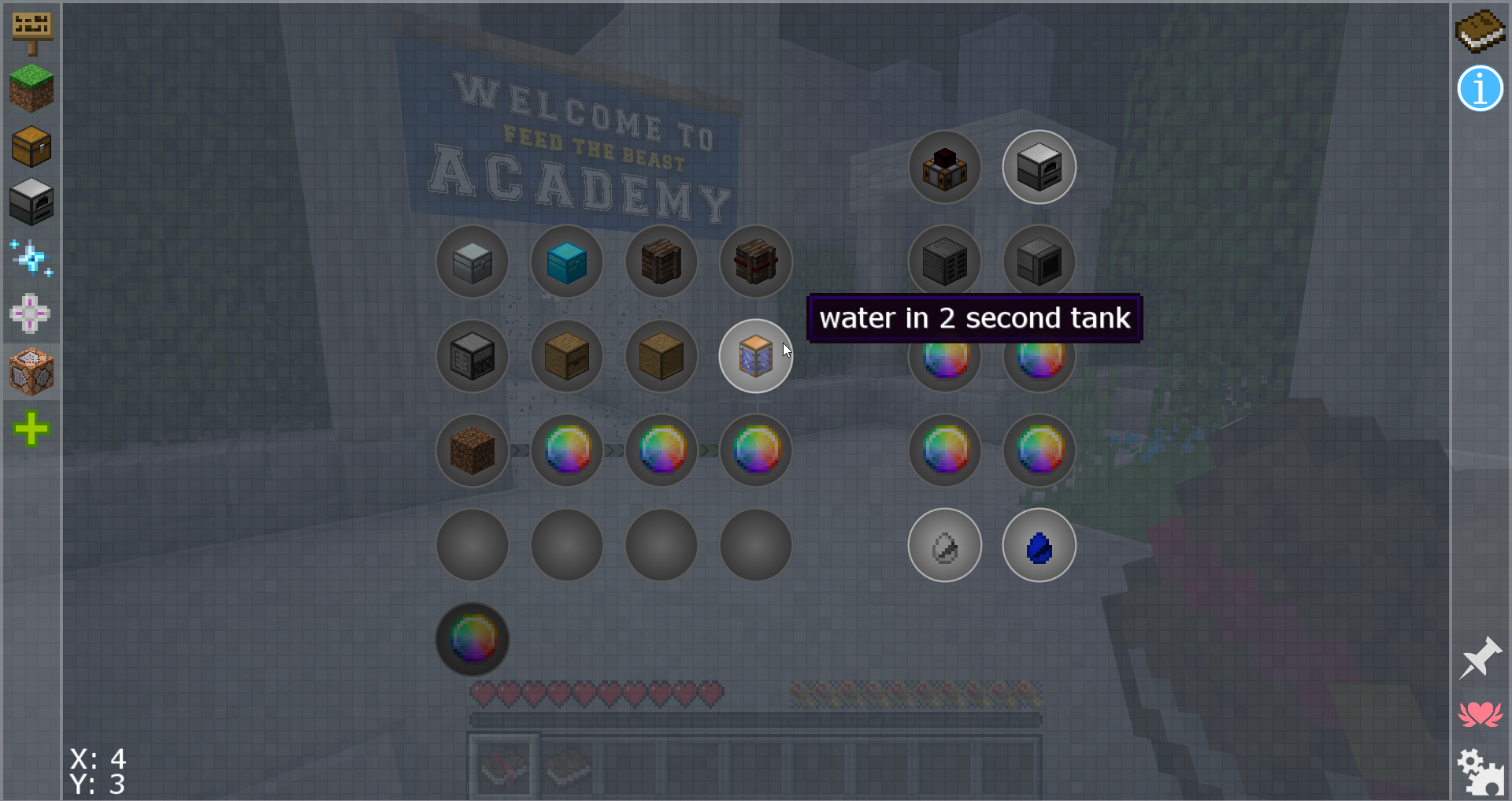The height and width of the screenshot is (801, 1512).
Task: Select the blue lapis dye node
Action: [1039, 545]
